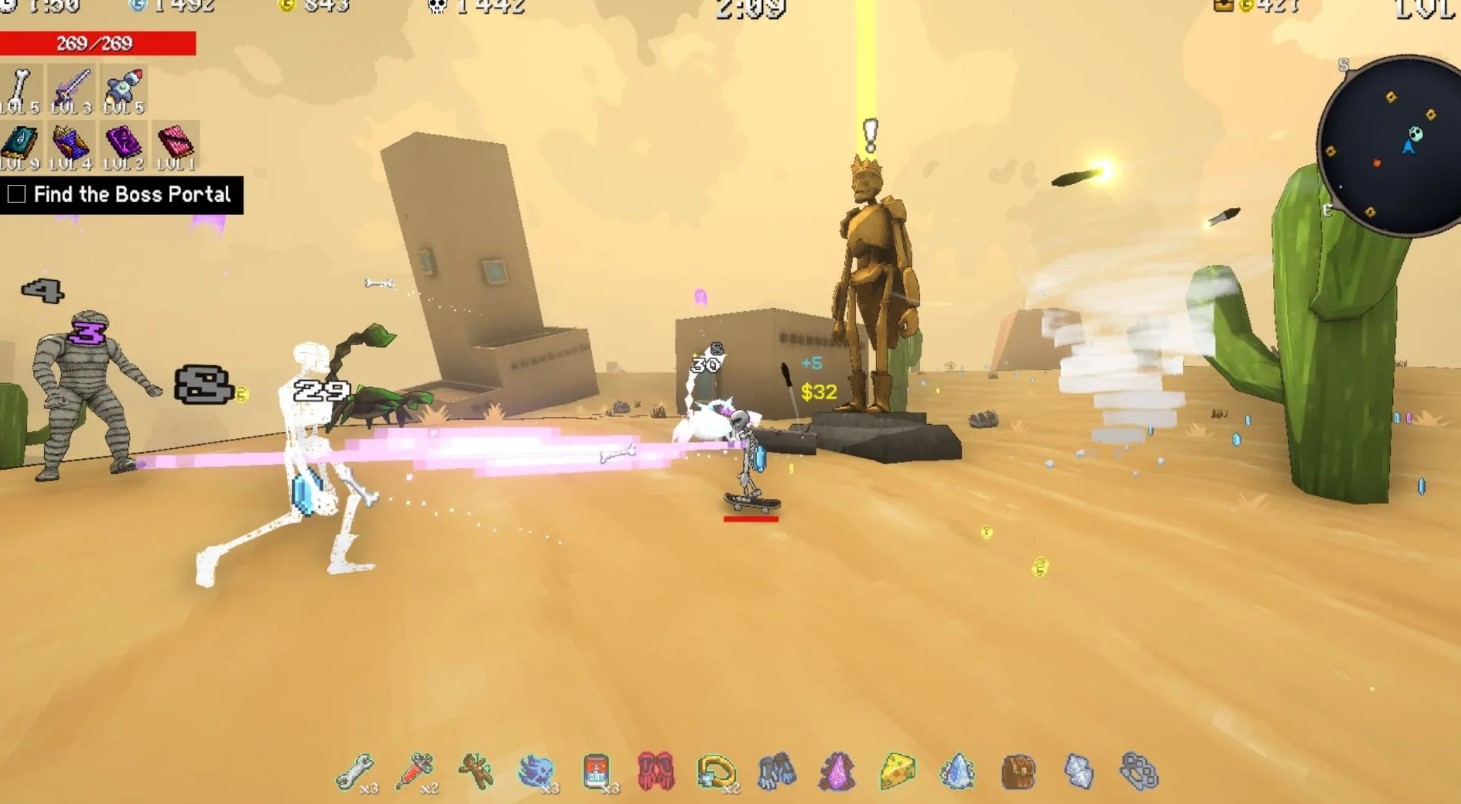Select the purple crystal item icon
Screen dimensions: 1461x804
pos(837,771)
